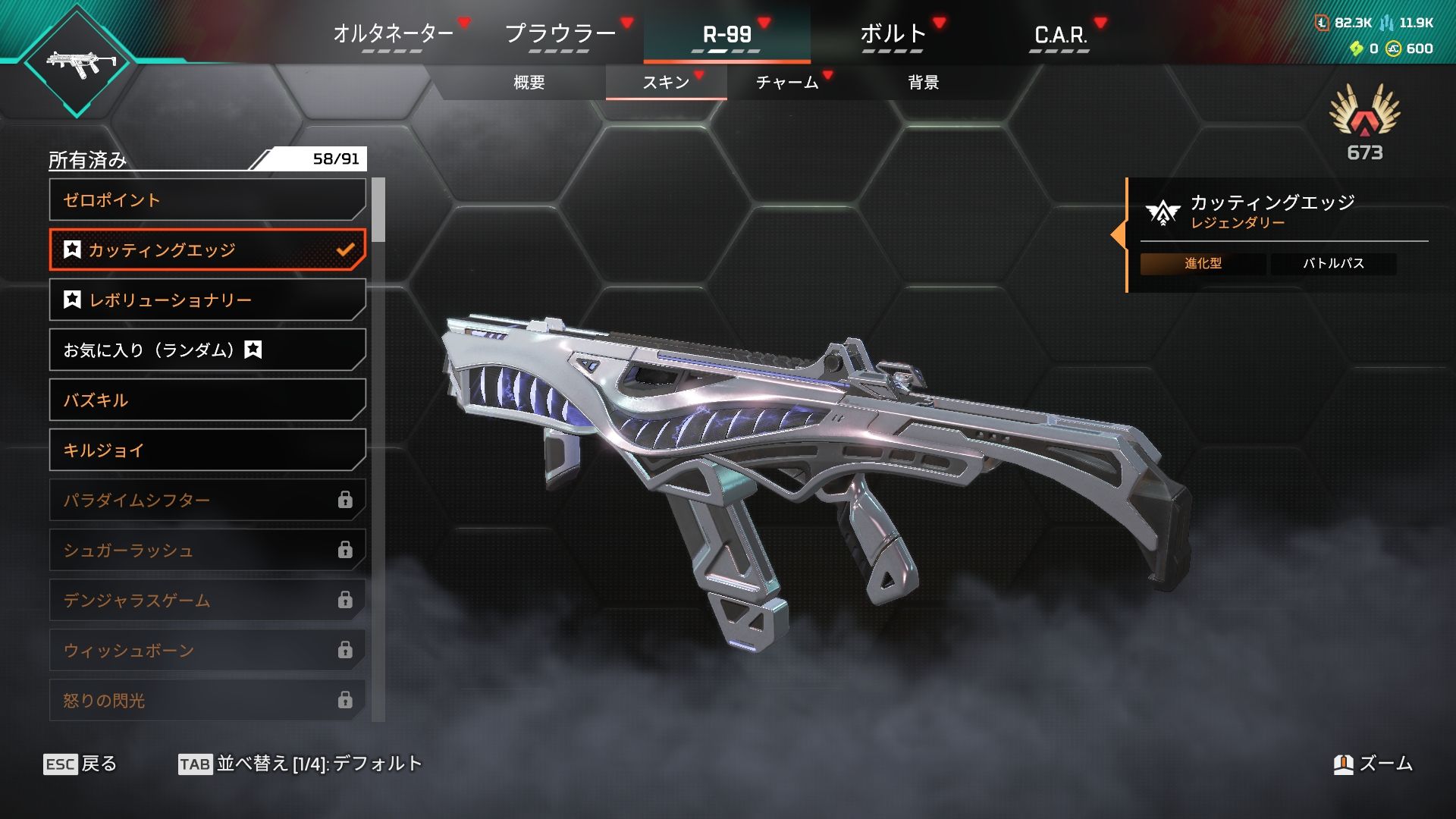Screen dimensions: 1456x819
Task: Choose お気に入り（ランダム） skin option
Action: [x=207, y=350]
